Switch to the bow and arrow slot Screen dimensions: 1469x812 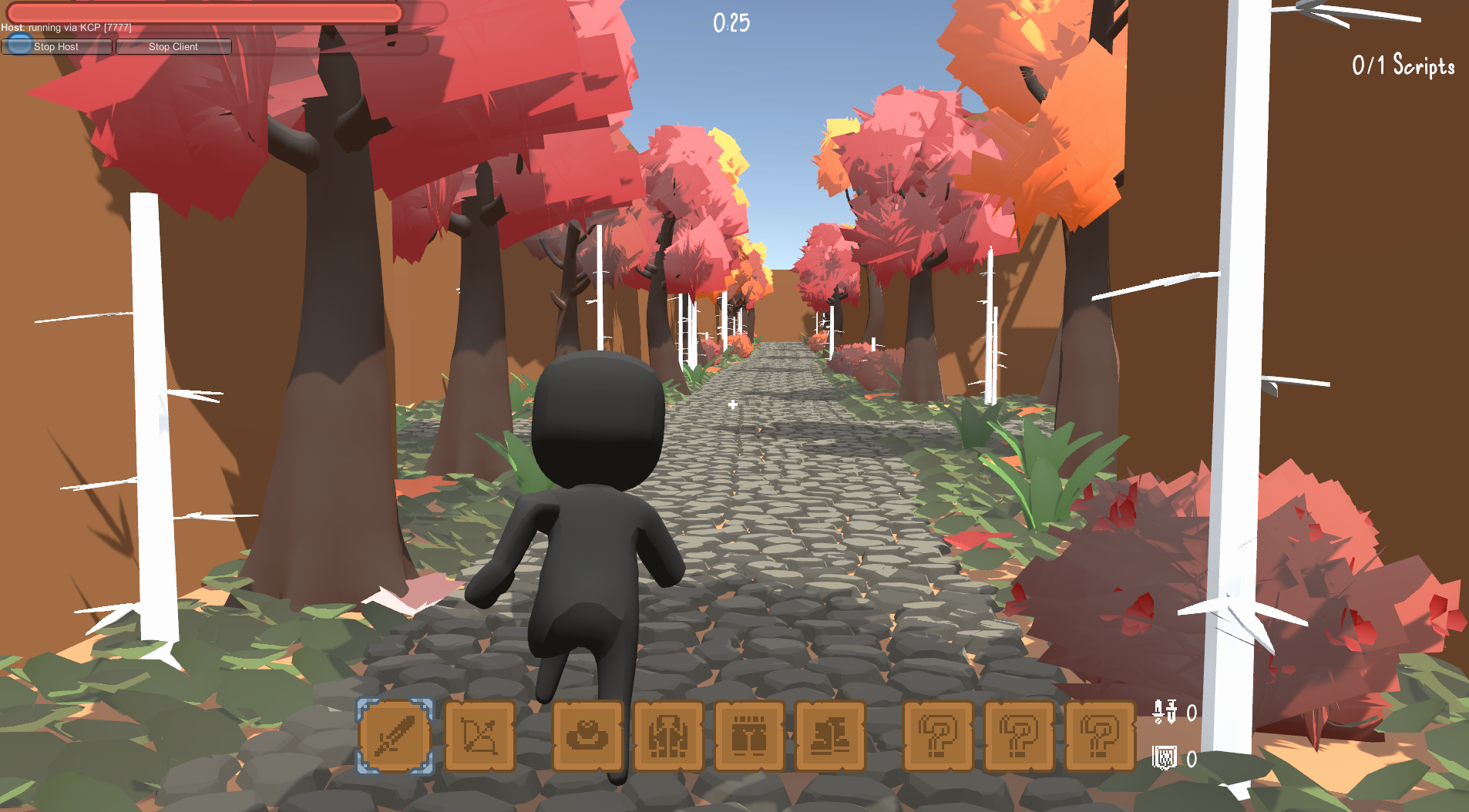[479, 736]
